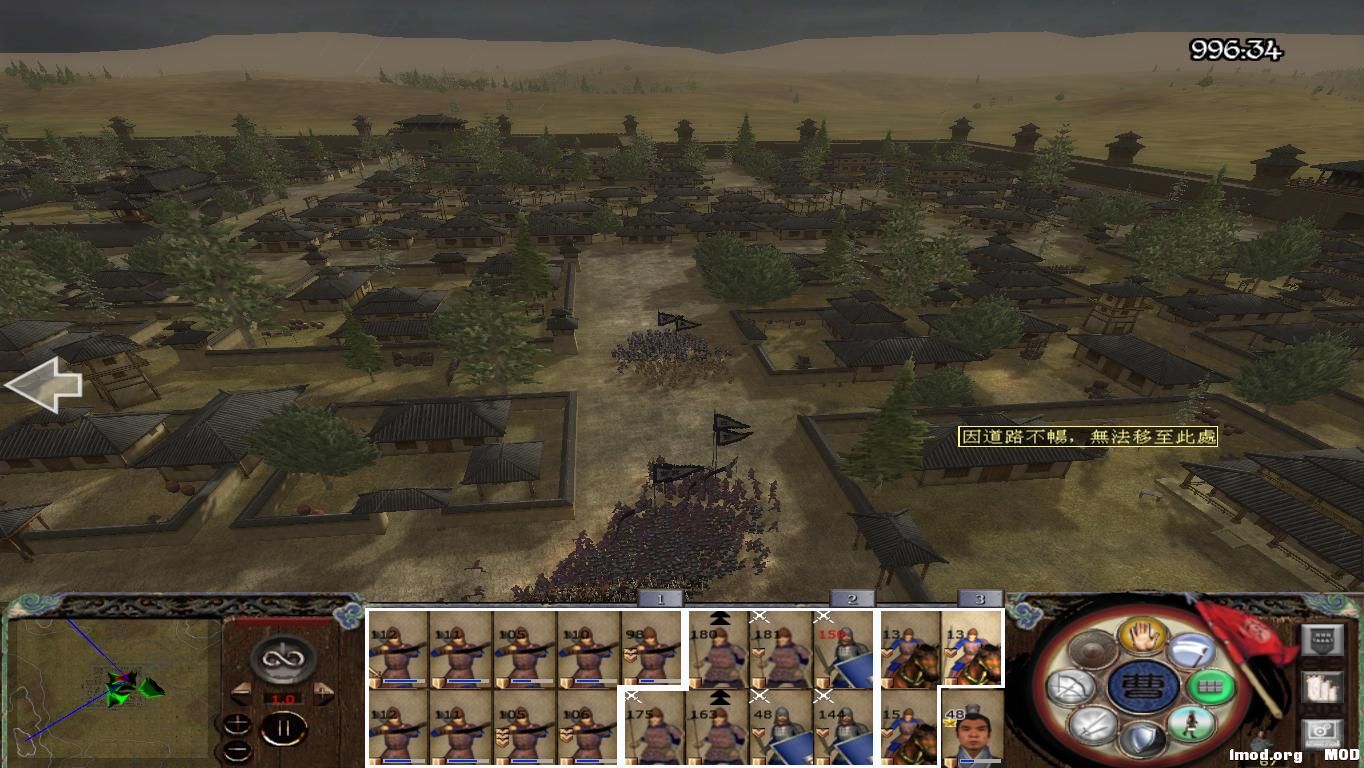Switch to unit group tab 1
Screen dimensions: 1364x768
pyautogui.click(x=659, y=597)
